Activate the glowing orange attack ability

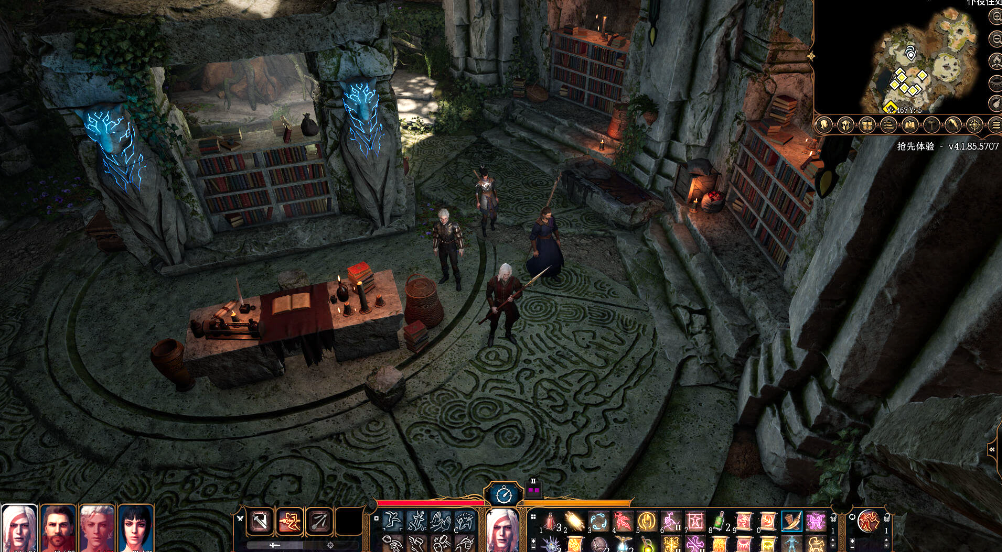tap(290, 521)
